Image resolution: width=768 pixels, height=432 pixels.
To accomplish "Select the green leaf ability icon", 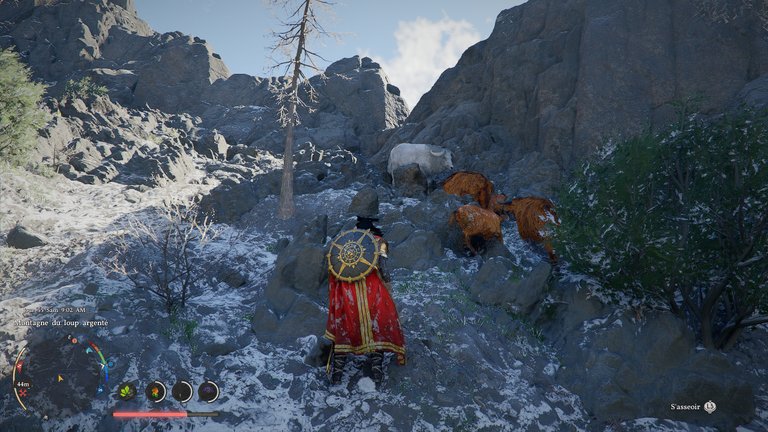I will click(x=127, y=391).
